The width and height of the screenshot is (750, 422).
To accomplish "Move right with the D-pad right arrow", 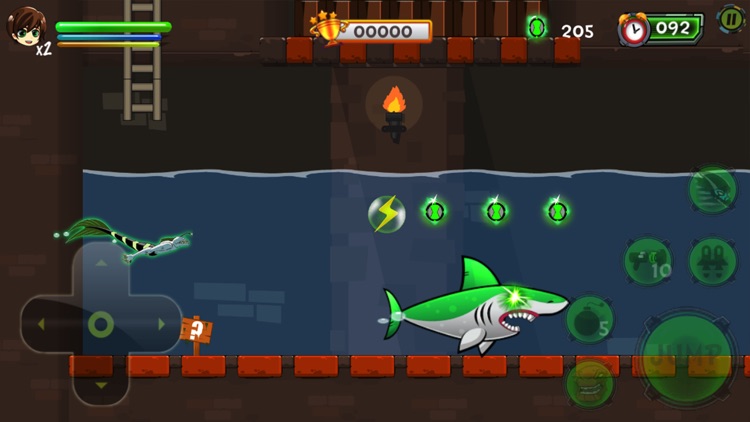I will 160,325.
